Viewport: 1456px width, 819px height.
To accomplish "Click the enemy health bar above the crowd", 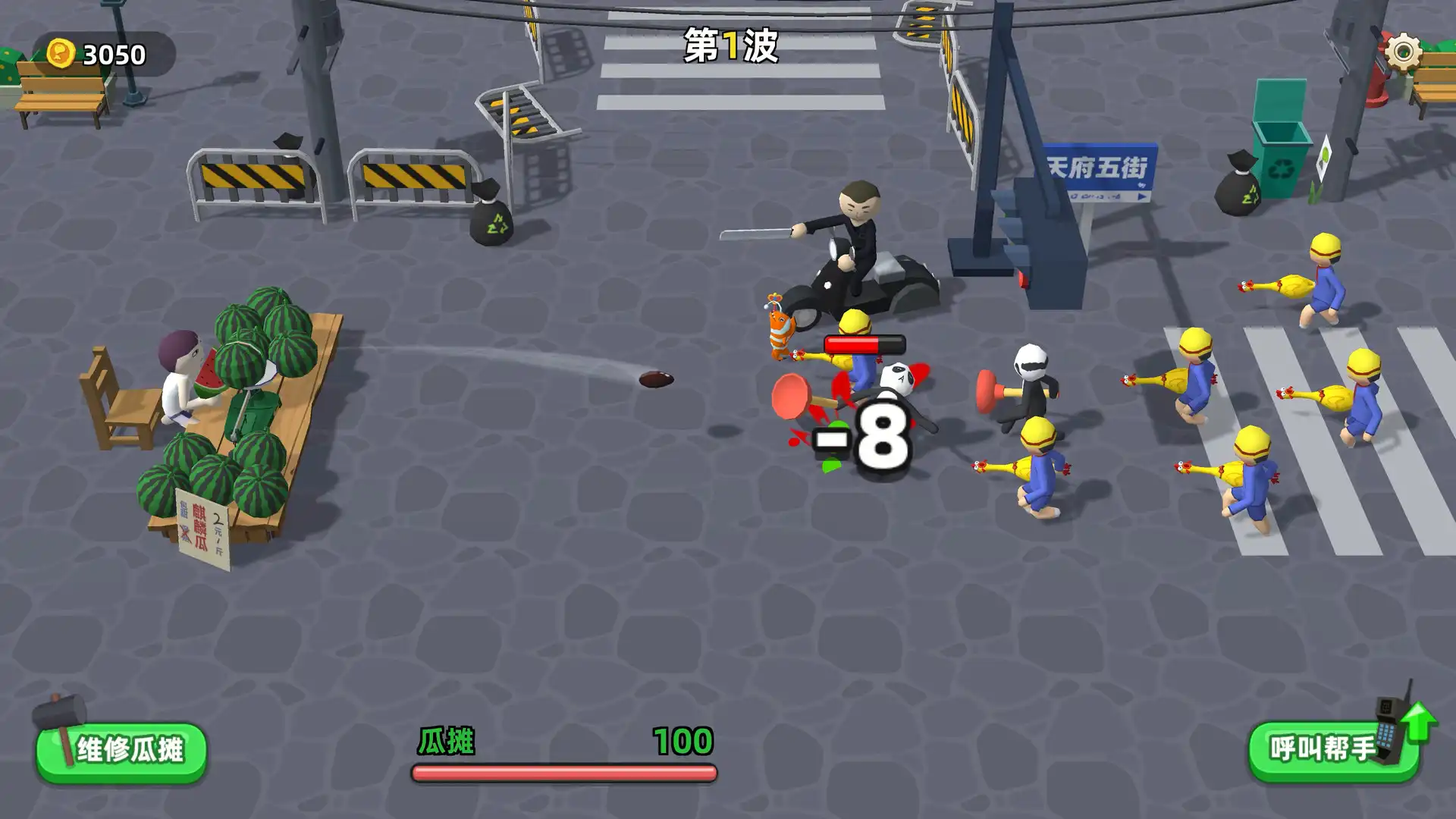I will [x=866, y=342].
